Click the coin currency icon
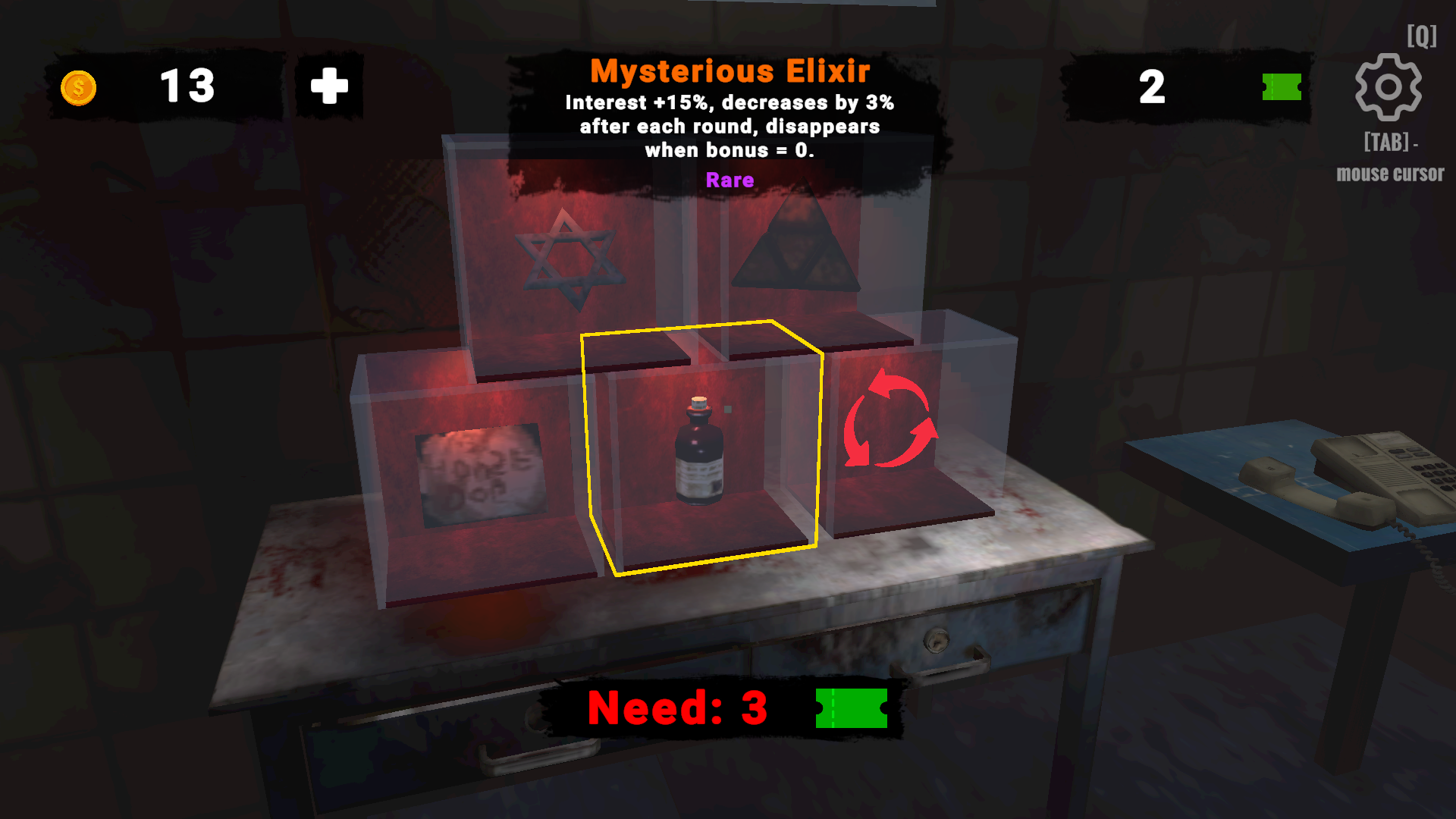1456x819 pixels. pos(78,86)
